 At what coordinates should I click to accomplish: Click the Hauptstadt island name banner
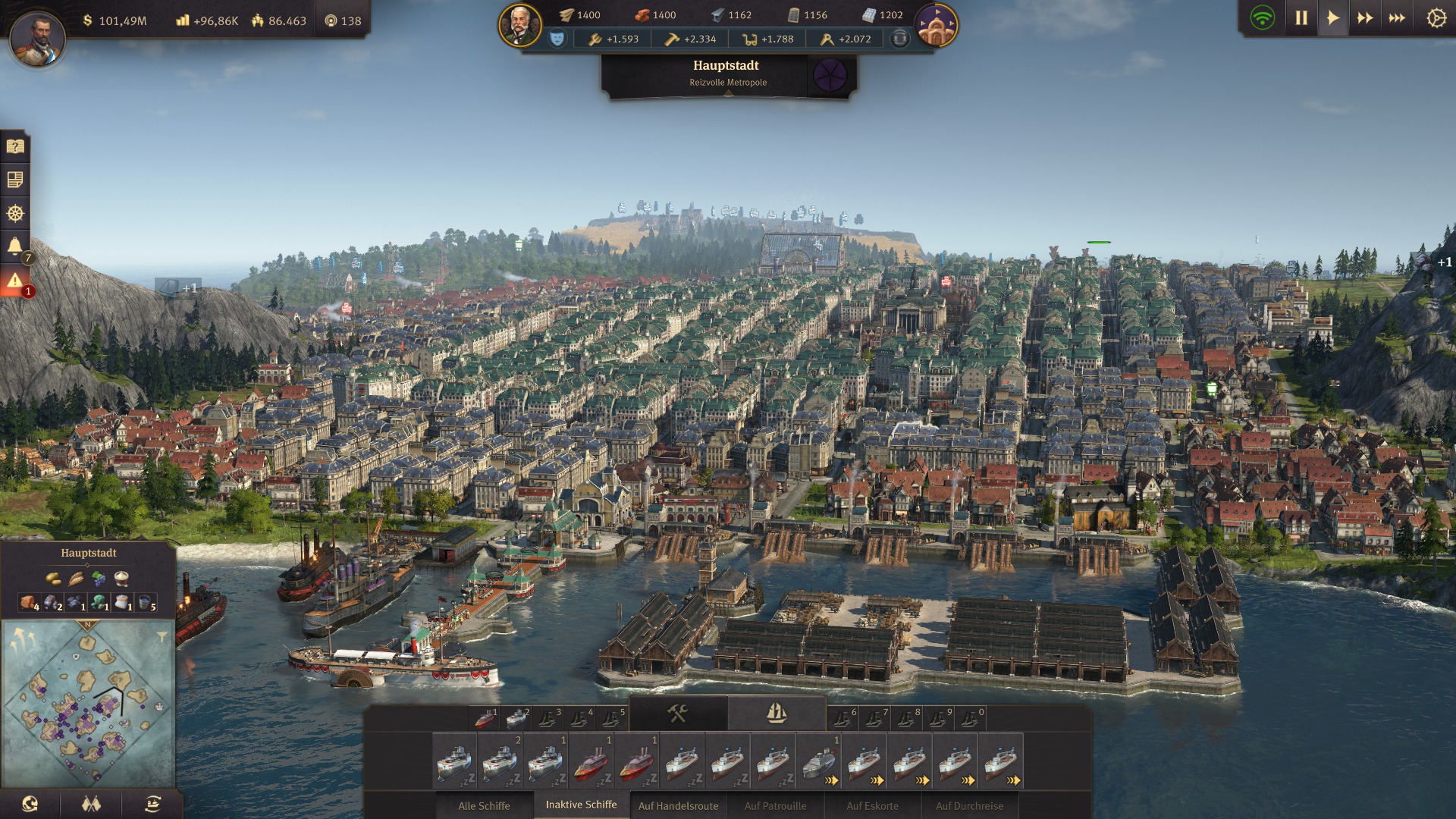[x=726, y=73]
